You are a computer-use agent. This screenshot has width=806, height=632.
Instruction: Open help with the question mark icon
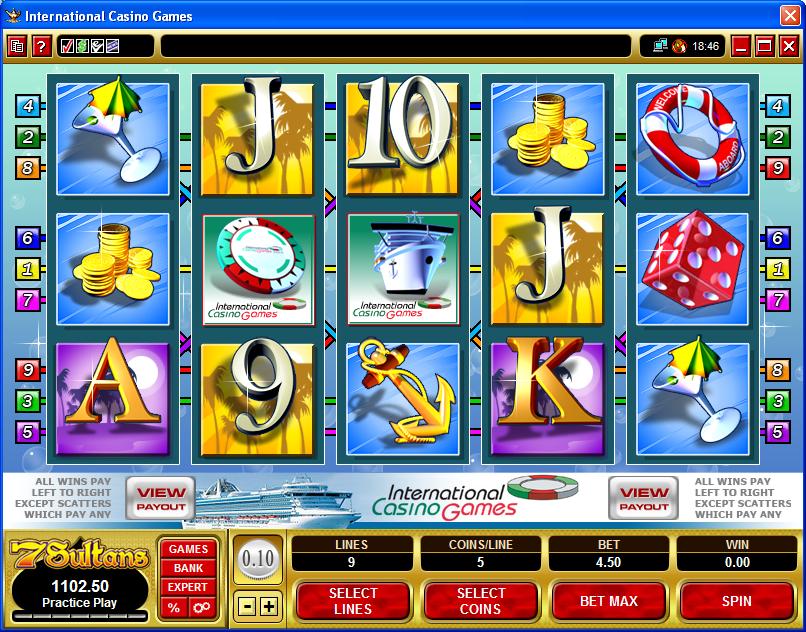(x=41, y=46)
